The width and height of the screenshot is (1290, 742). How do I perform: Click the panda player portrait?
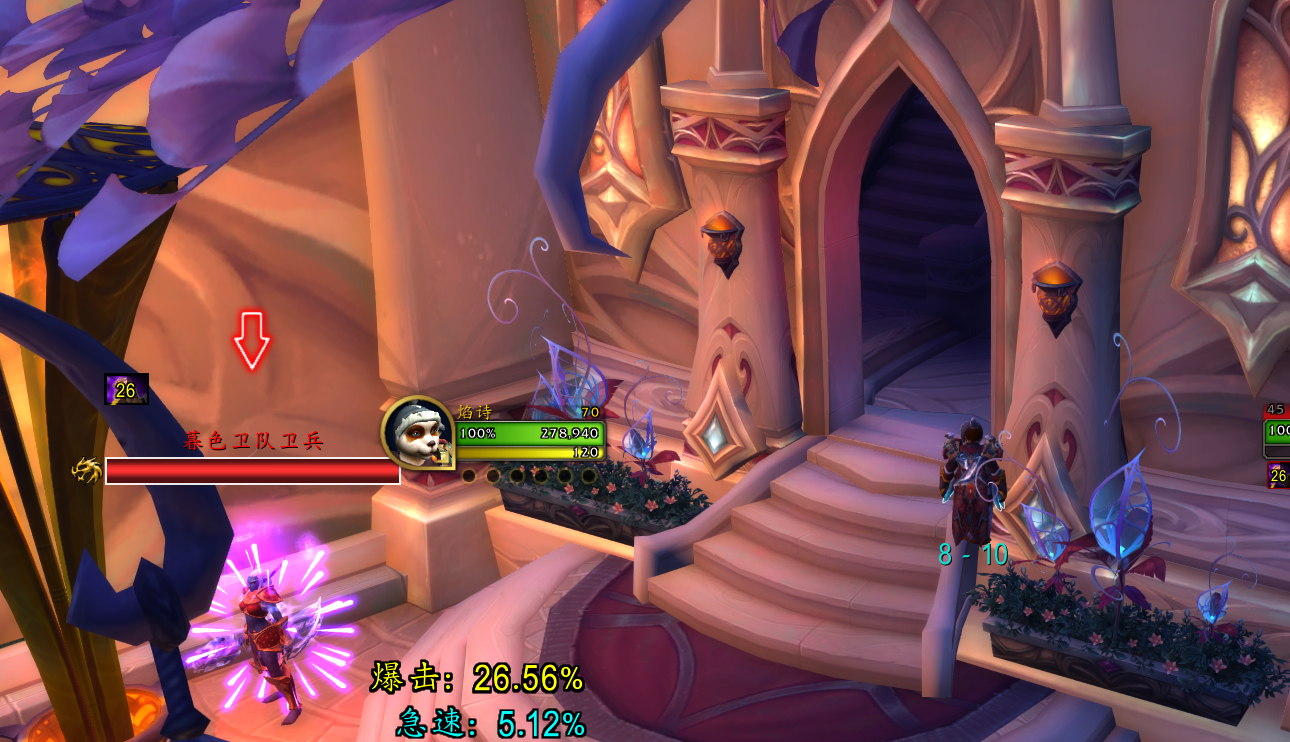417,433
